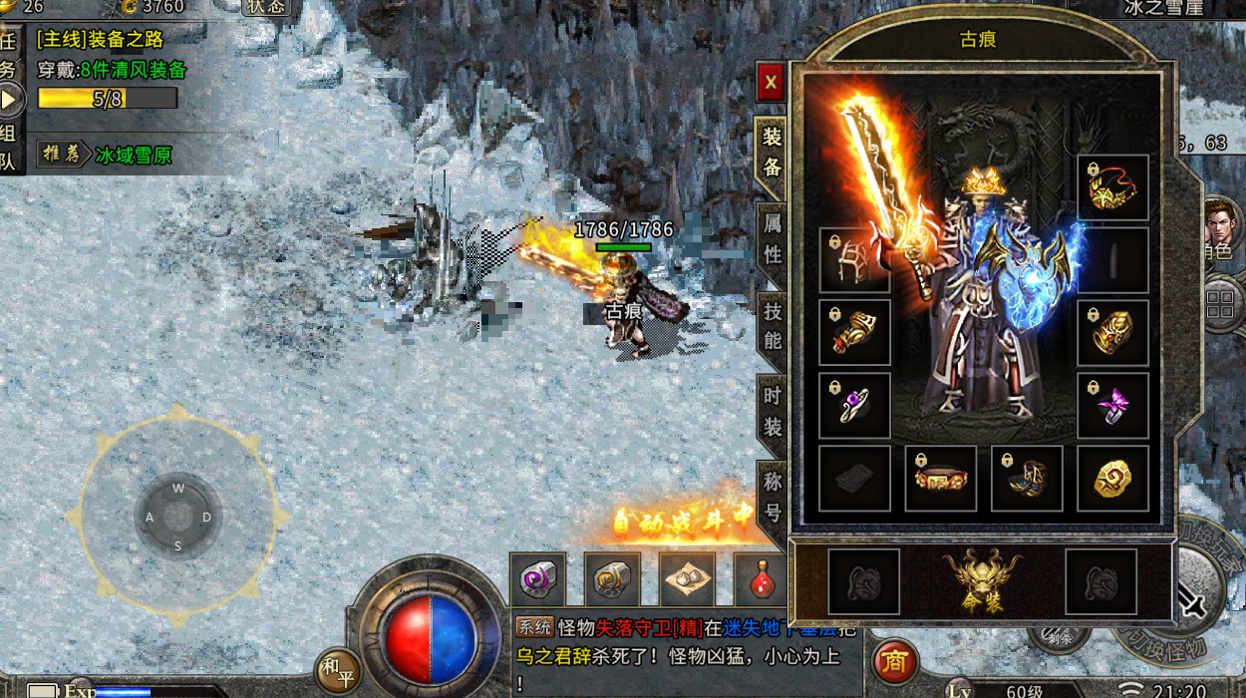This screenshot has height=698, width=1246.
Task: Use the purple swirl scroll item
Action: pyautogui.click(x=537, y=579)
